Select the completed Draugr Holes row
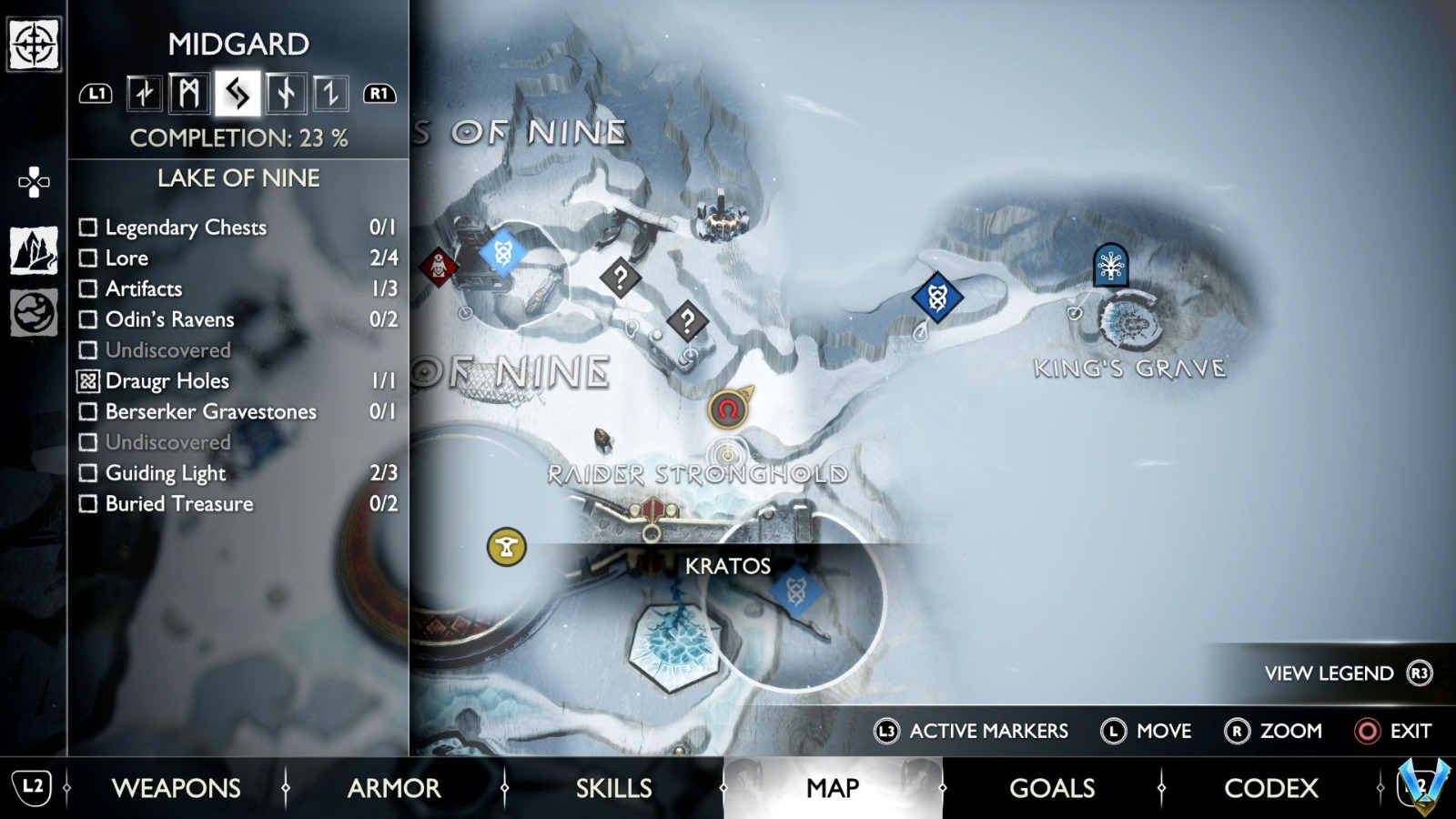The width and height of the screenshot is (1456, 819). point(167,381)
